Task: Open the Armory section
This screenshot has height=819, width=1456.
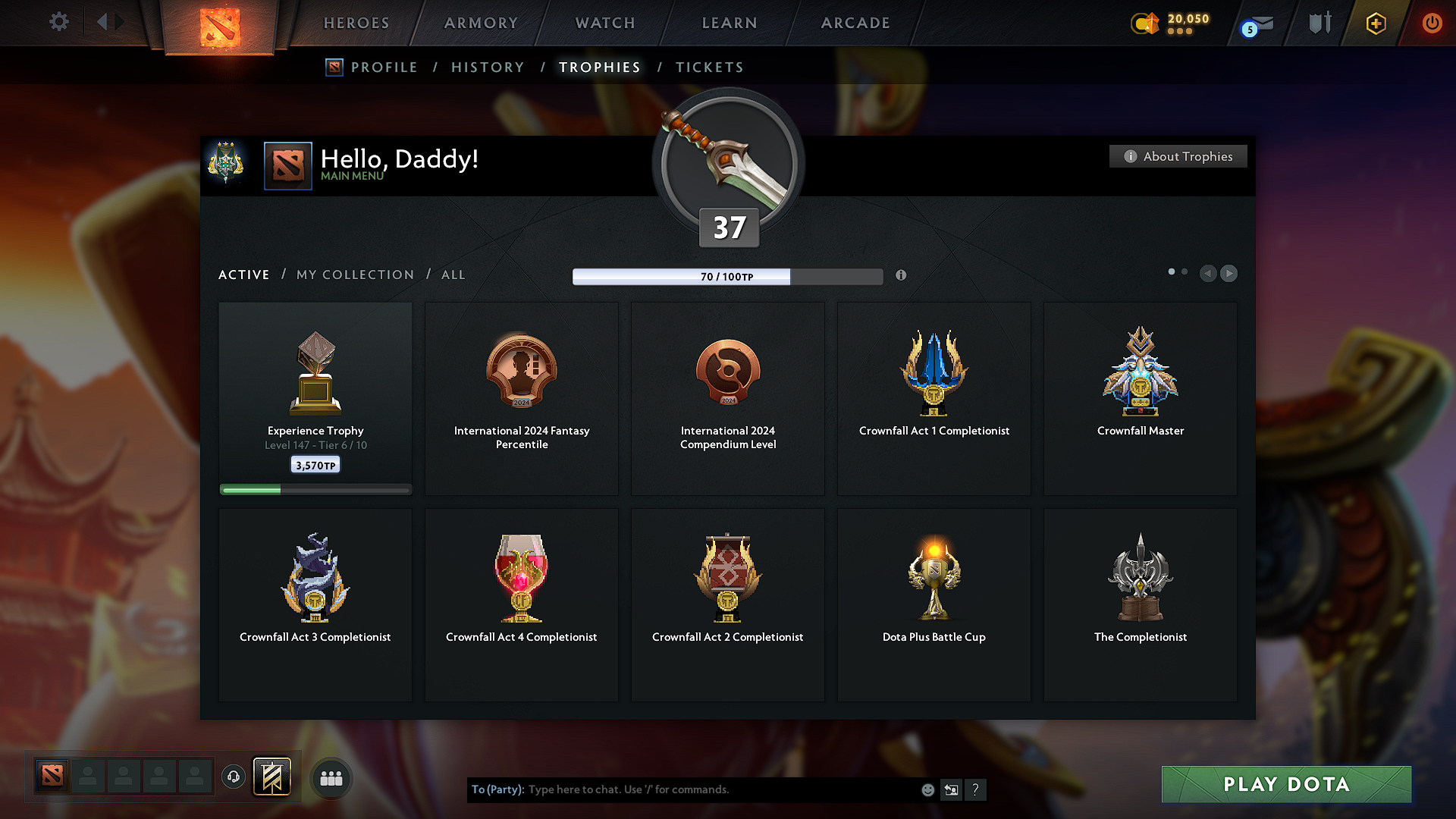Action: click(481, 23)
